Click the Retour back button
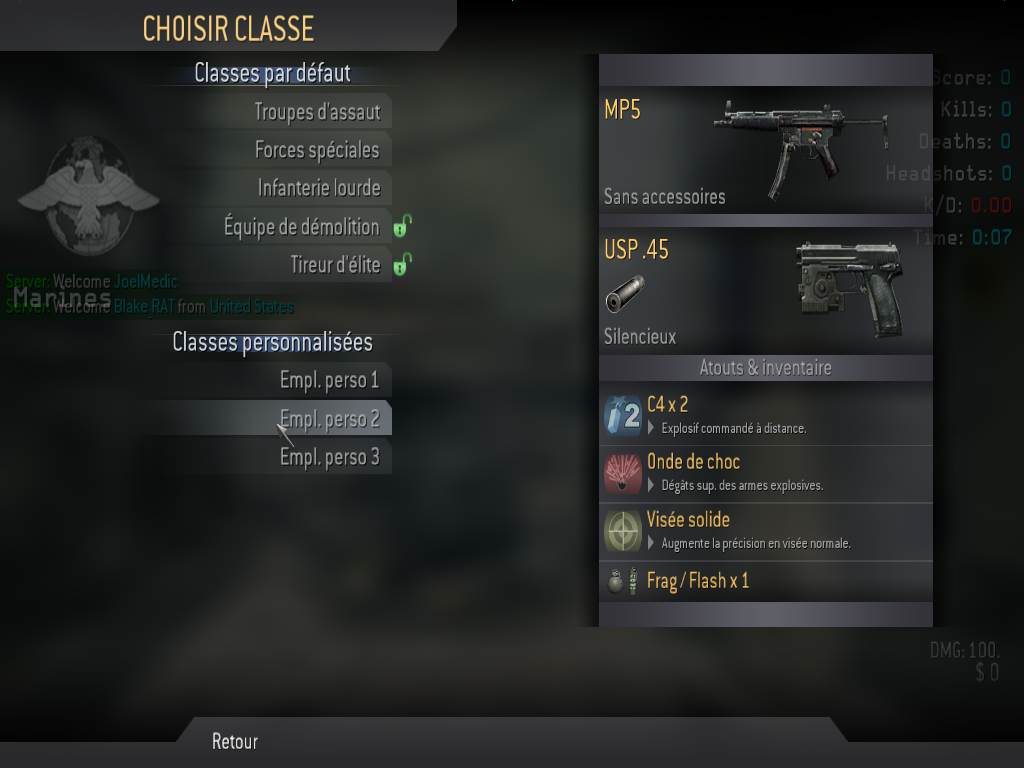 point(235,741)
